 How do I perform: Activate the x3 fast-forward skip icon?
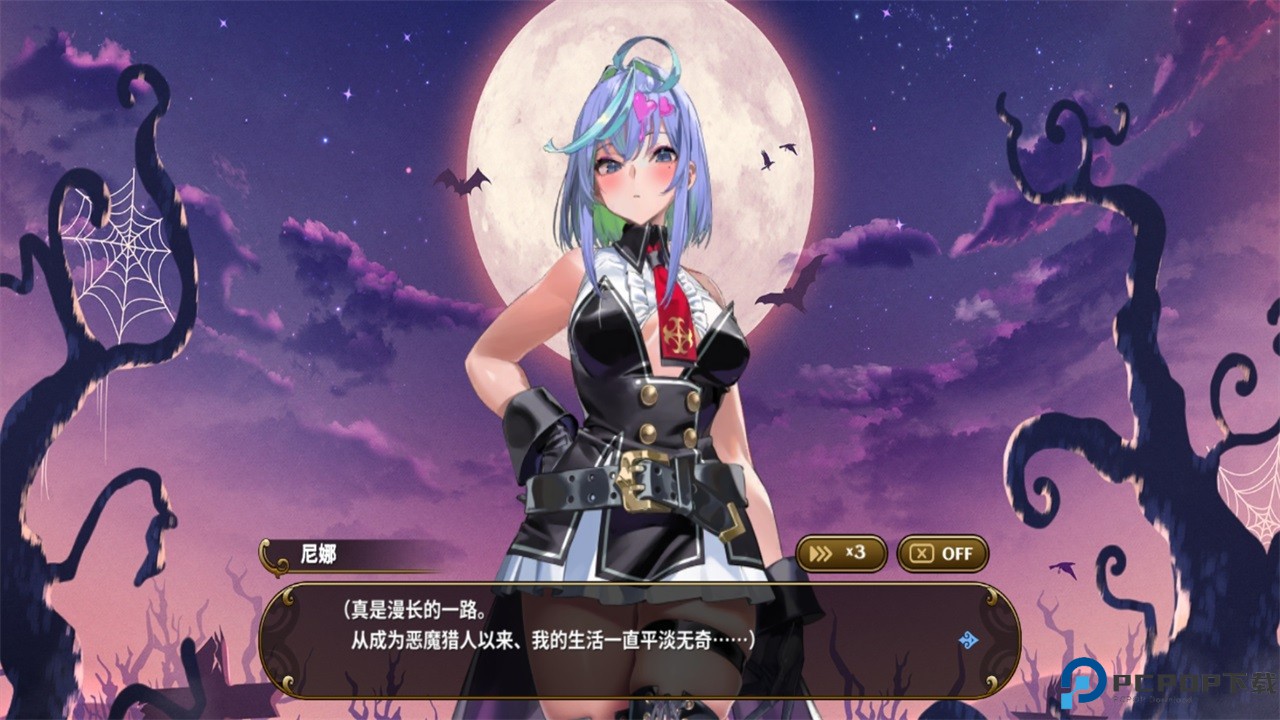pos(840,554)
